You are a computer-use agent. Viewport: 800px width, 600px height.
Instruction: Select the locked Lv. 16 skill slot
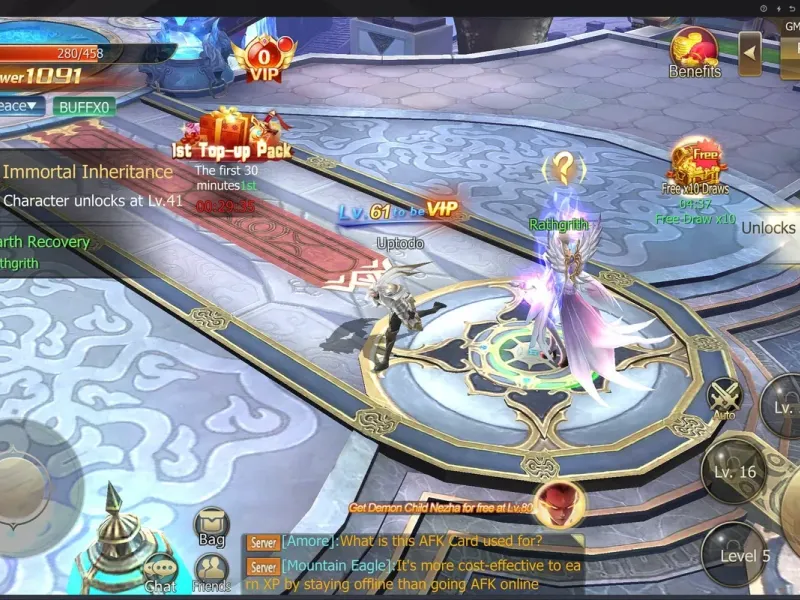[735, 472]
